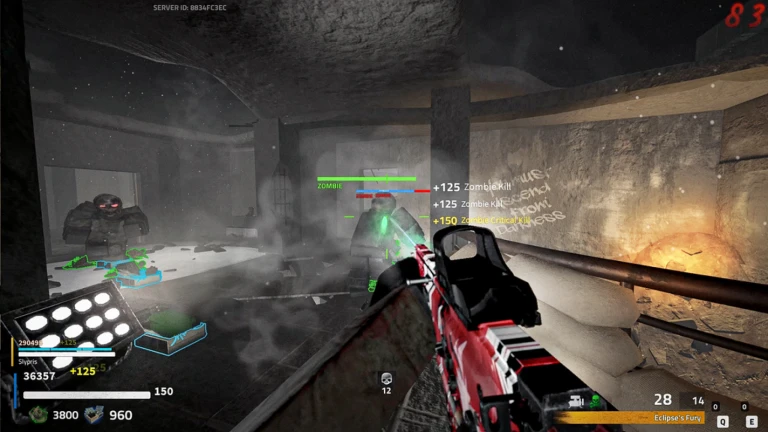Click the skull zombies-remaining icon
The height and width of the screenshot is (432, 768).
click(386, 379)
